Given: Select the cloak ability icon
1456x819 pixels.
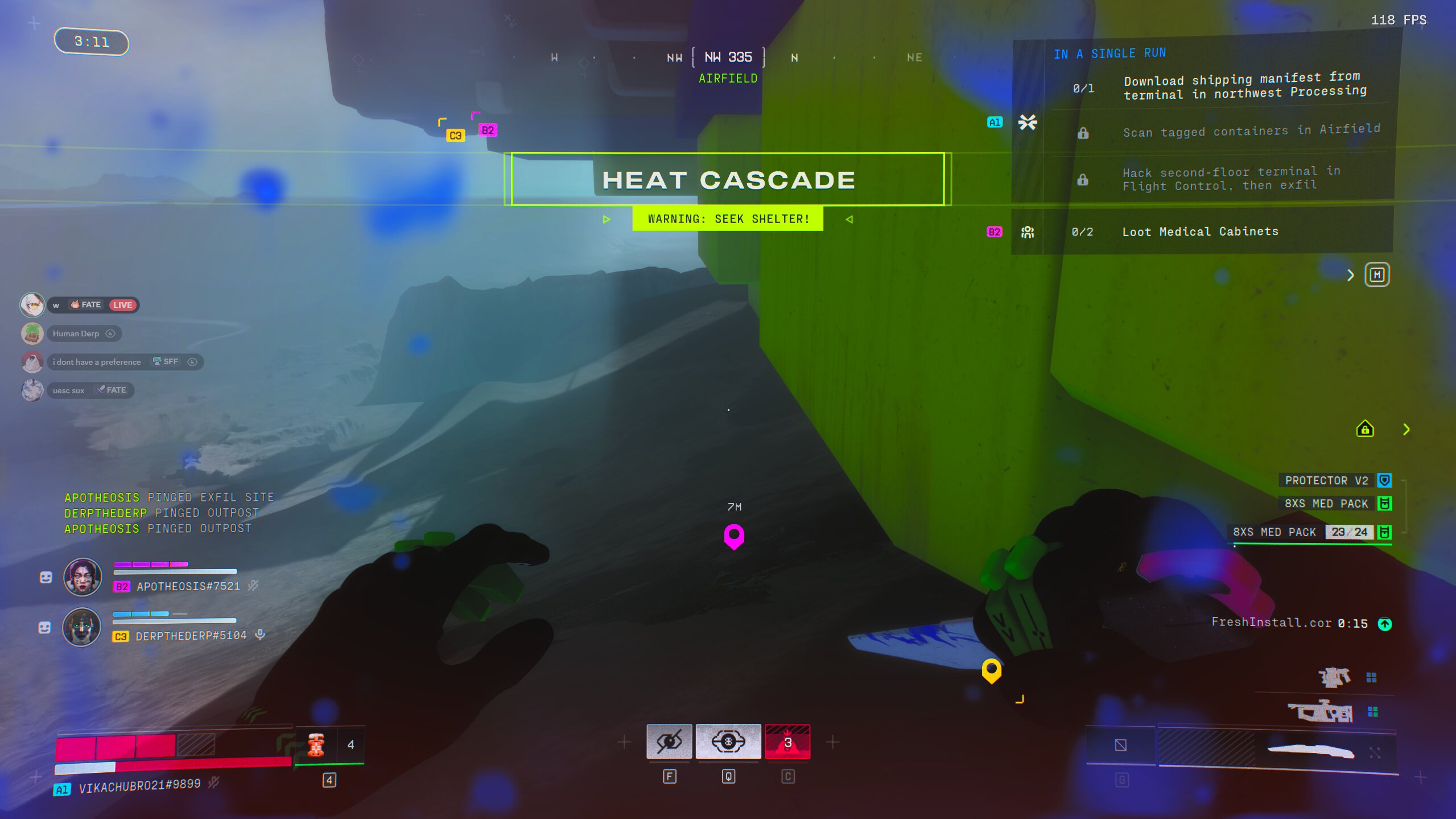Looking at the screenshot, I should (669, 742).
